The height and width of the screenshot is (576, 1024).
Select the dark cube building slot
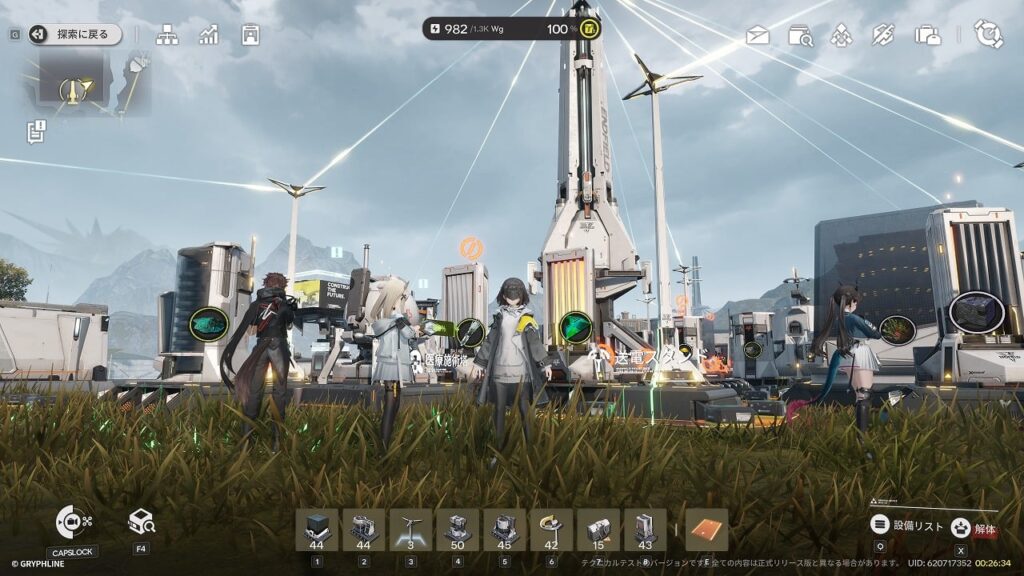(317, 530)
